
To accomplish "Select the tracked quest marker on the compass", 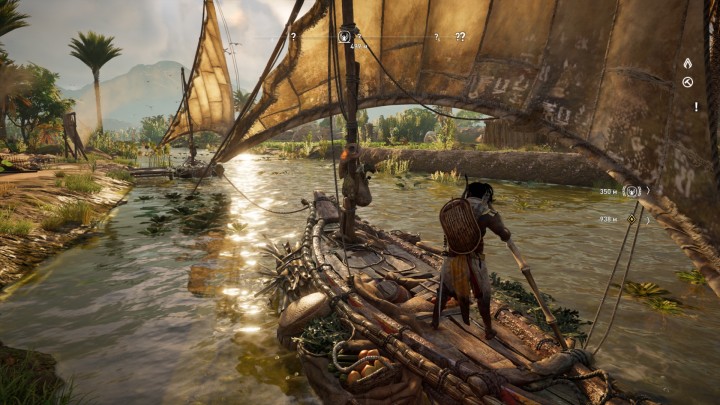I will pos(344,36).
